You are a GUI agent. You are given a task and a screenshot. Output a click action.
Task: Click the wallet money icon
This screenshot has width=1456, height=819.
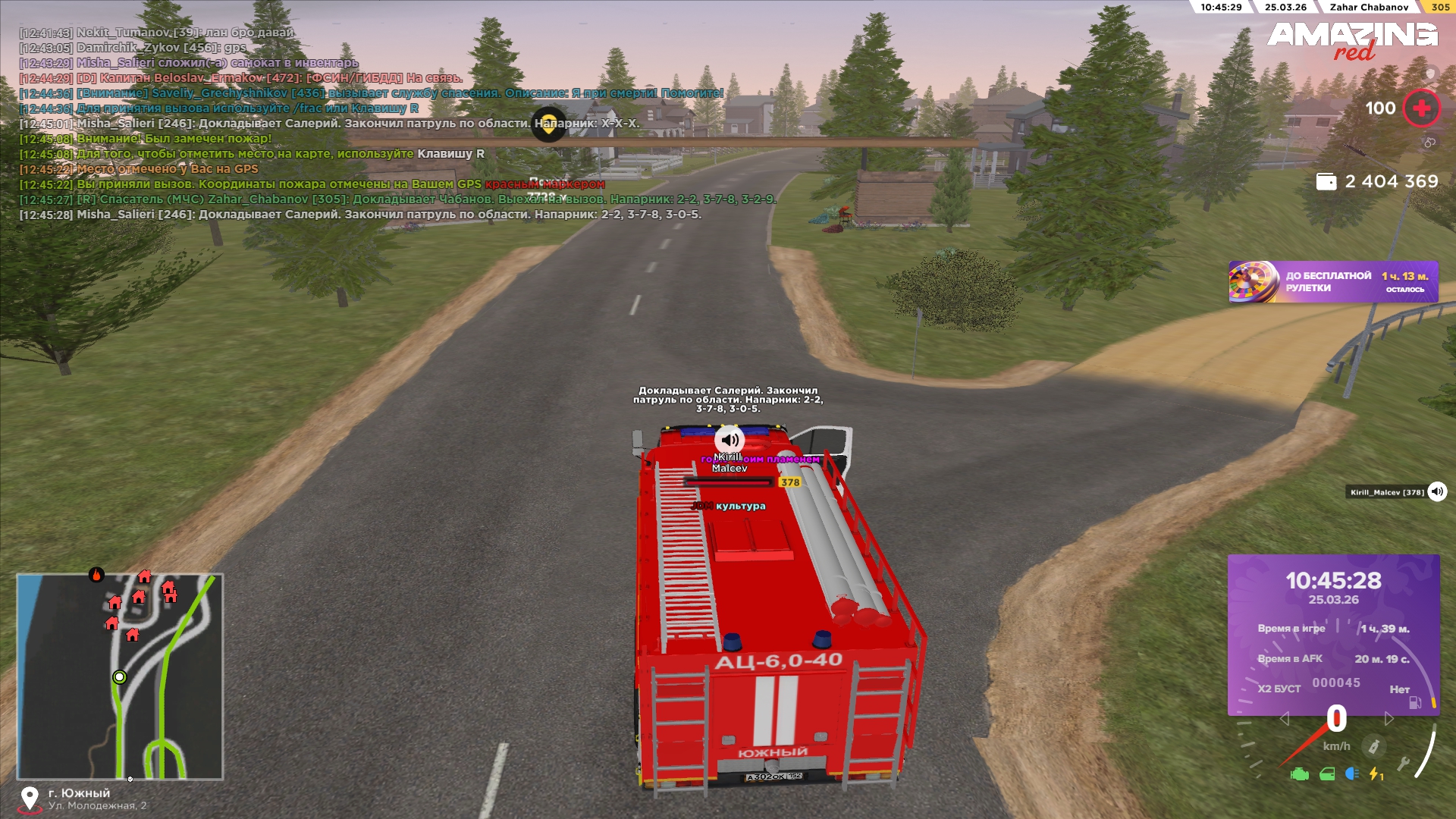1326,182
